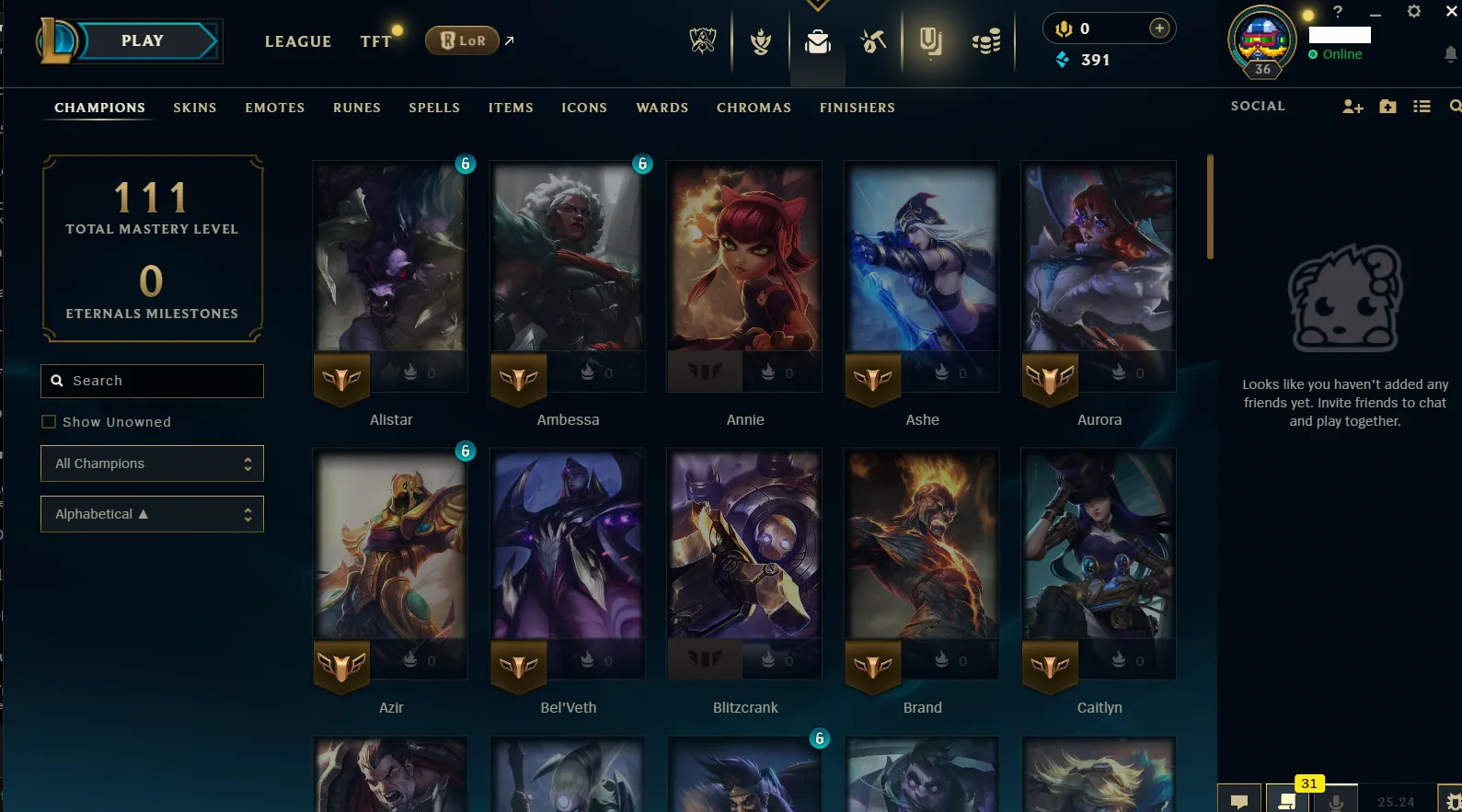1462x812 pixels.
Task: Open patch notes with 31 badge
Action: pos(1287,799)
